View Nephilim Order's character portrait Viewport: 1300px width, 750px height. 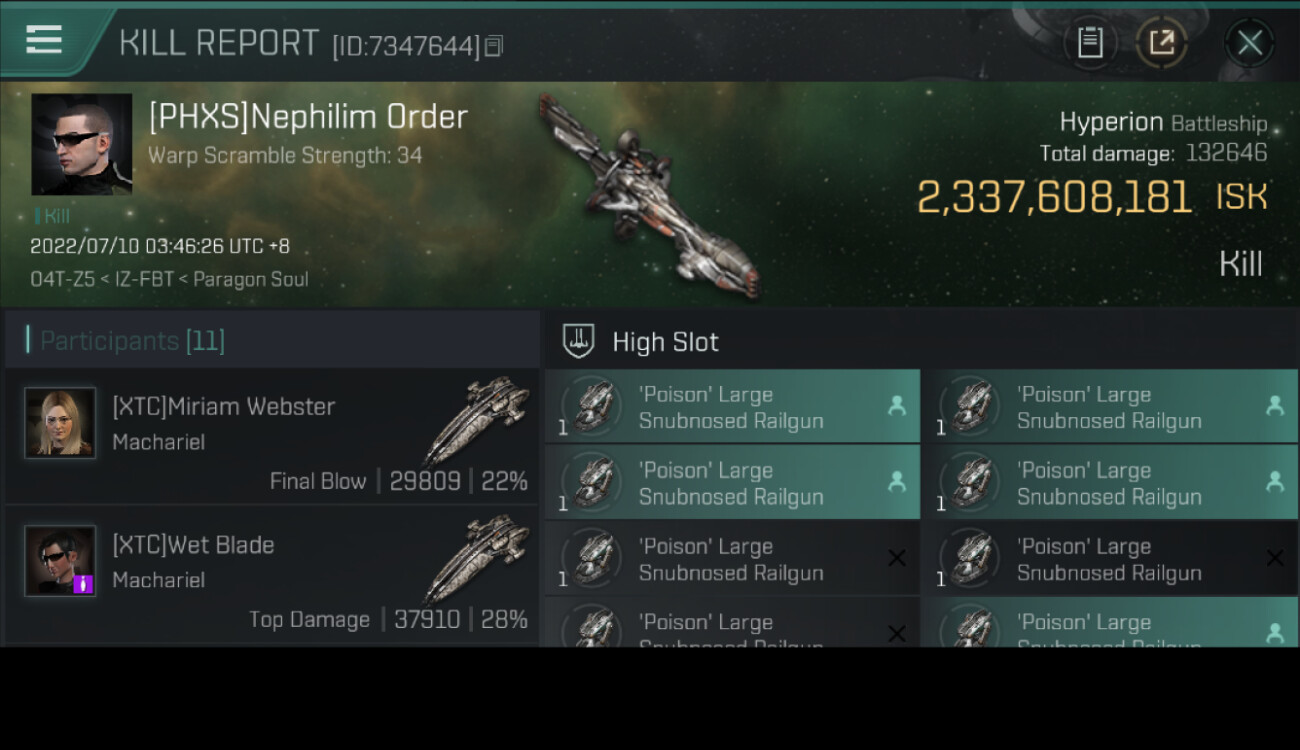82,144
